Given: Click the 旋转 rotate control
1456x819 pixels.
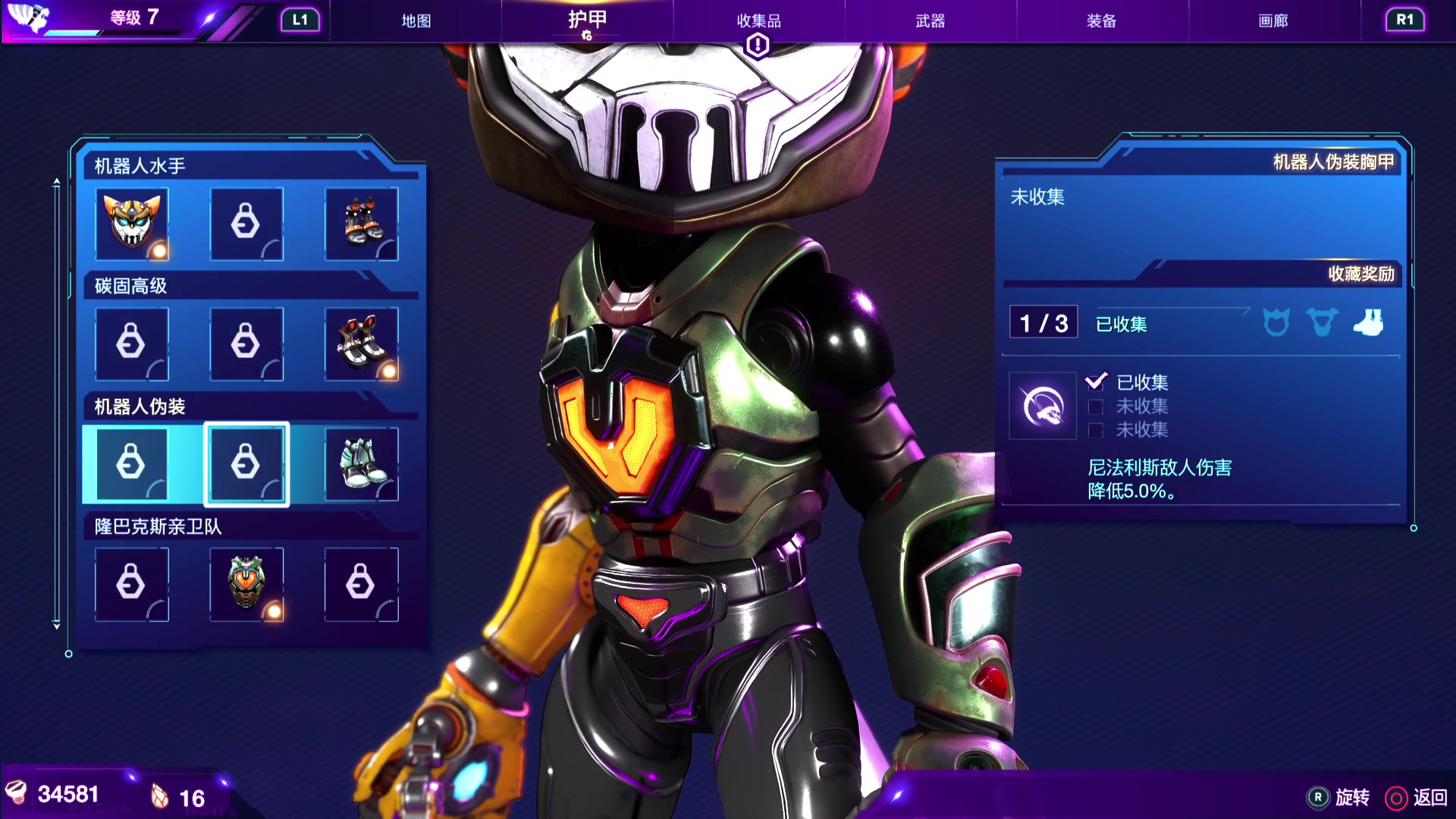Looking at the screenshot, I should click(x=1339, y=797).
